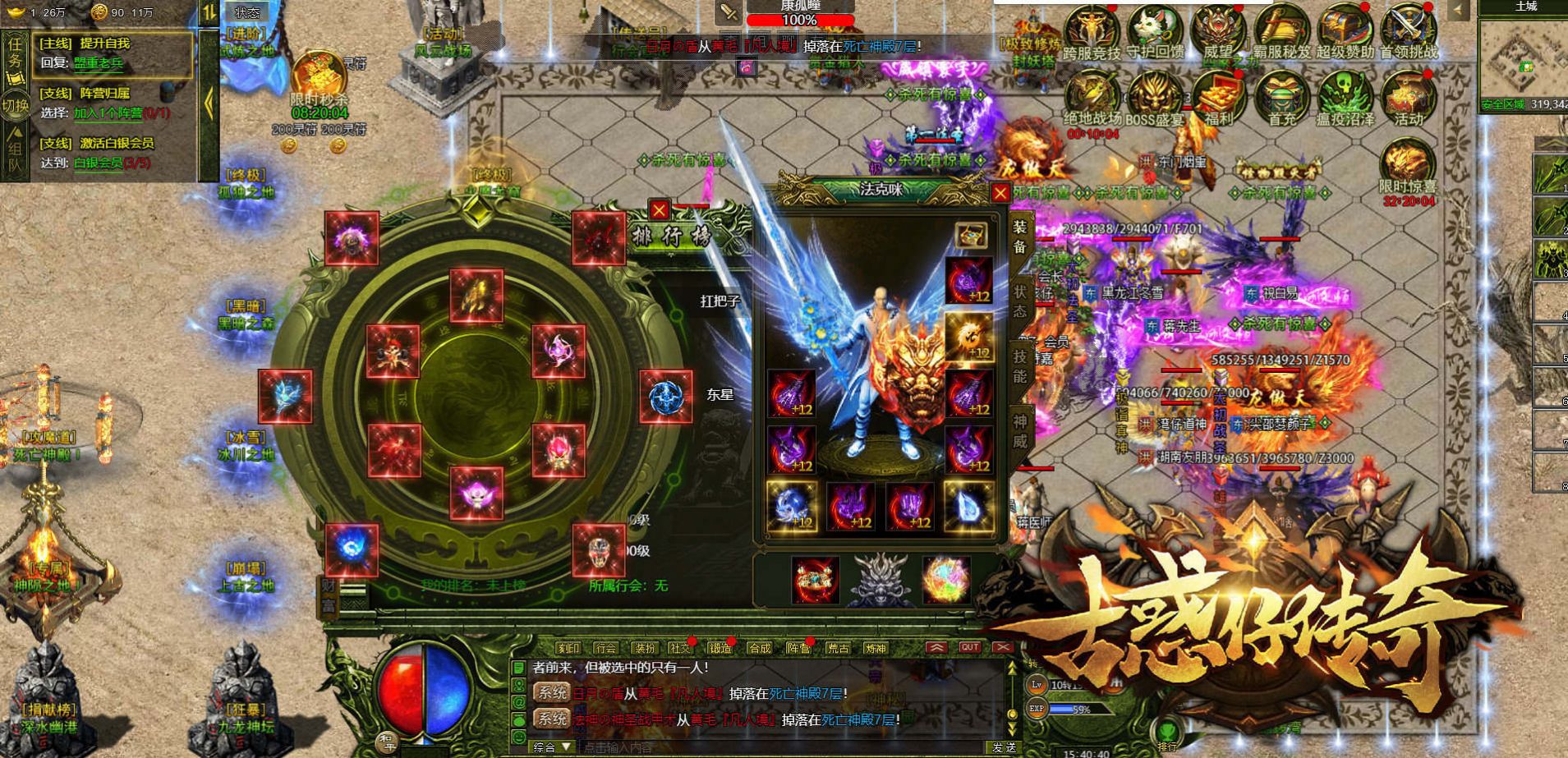The width and height of the screenshot is (1568, 758).
Task: Open the 跨服竞技 cross-server arena icon
Action: pos(1091,31)
